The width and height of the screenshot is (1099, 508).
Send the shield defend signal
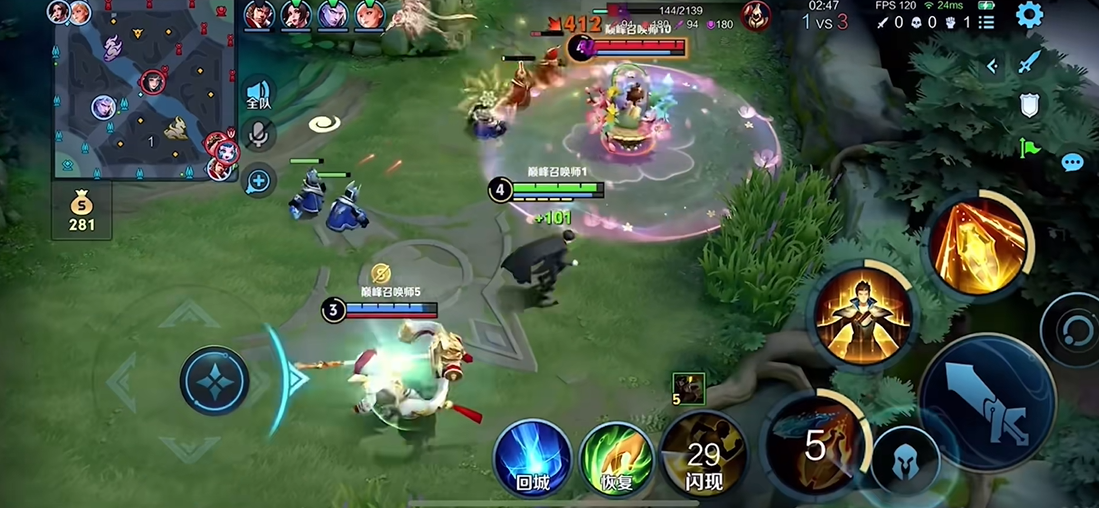(1029, 104)
